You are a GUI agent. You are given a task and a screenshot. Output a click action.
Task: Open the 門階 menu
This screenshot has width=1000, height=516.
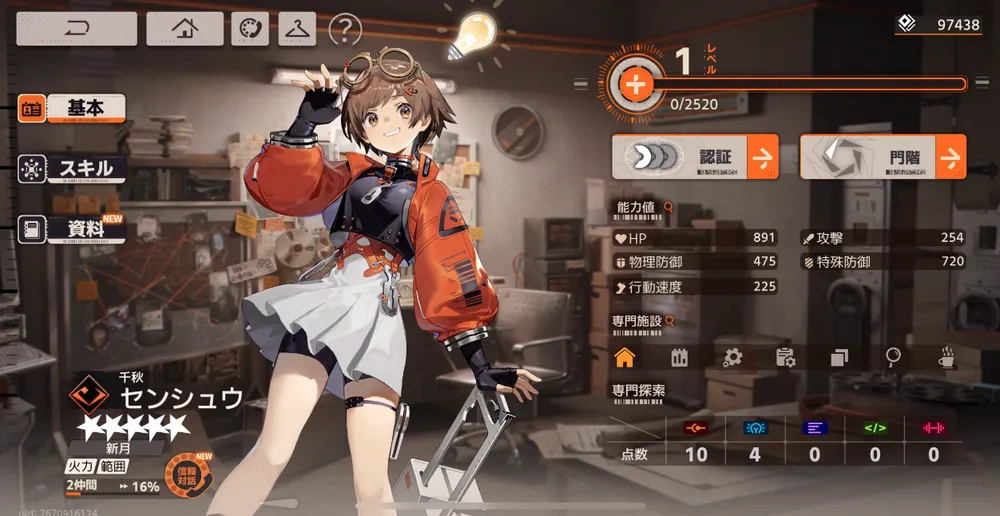coord(883,157)
